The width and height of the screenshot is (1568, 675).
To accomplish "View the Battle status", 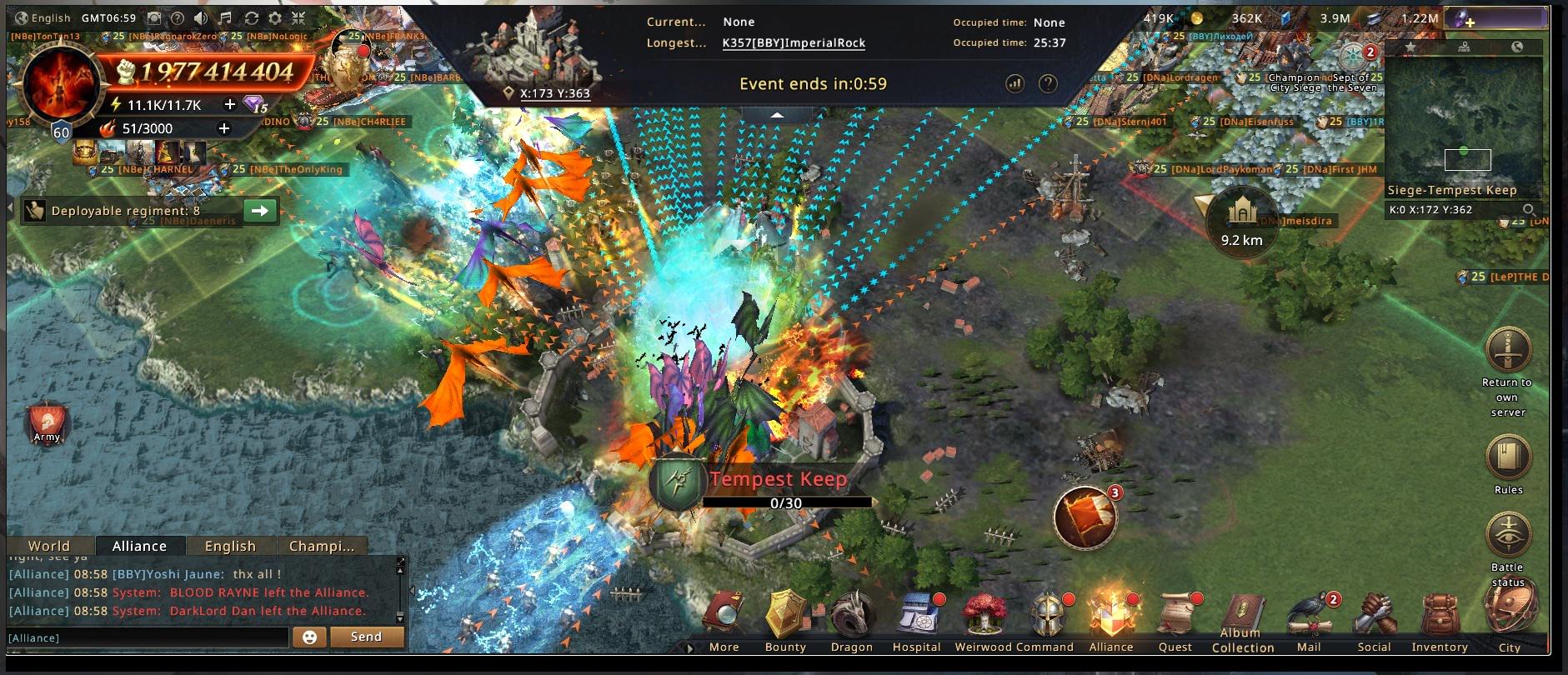I will 1508,537.
